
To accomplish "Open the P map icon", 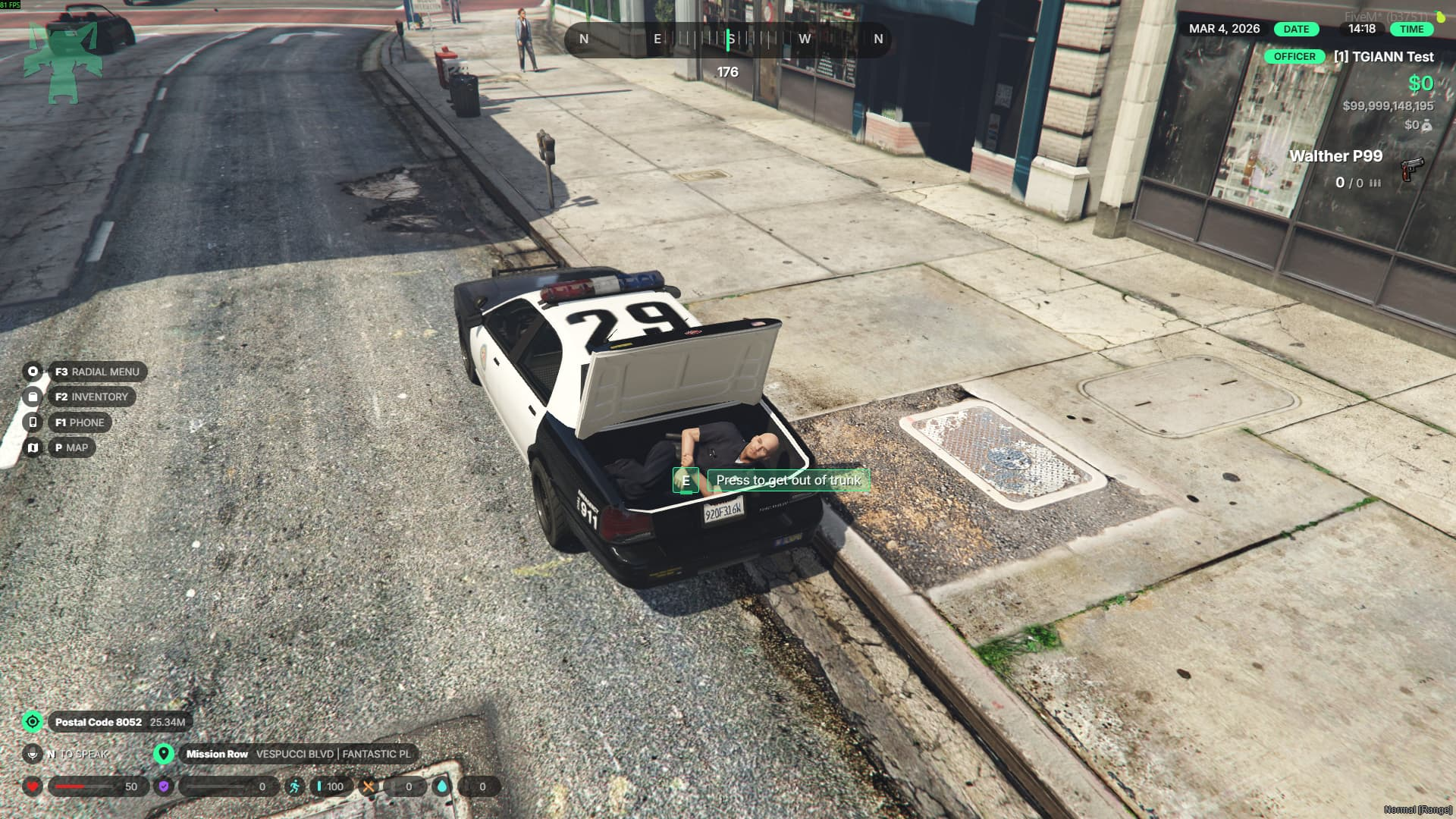I will [33, 447].
